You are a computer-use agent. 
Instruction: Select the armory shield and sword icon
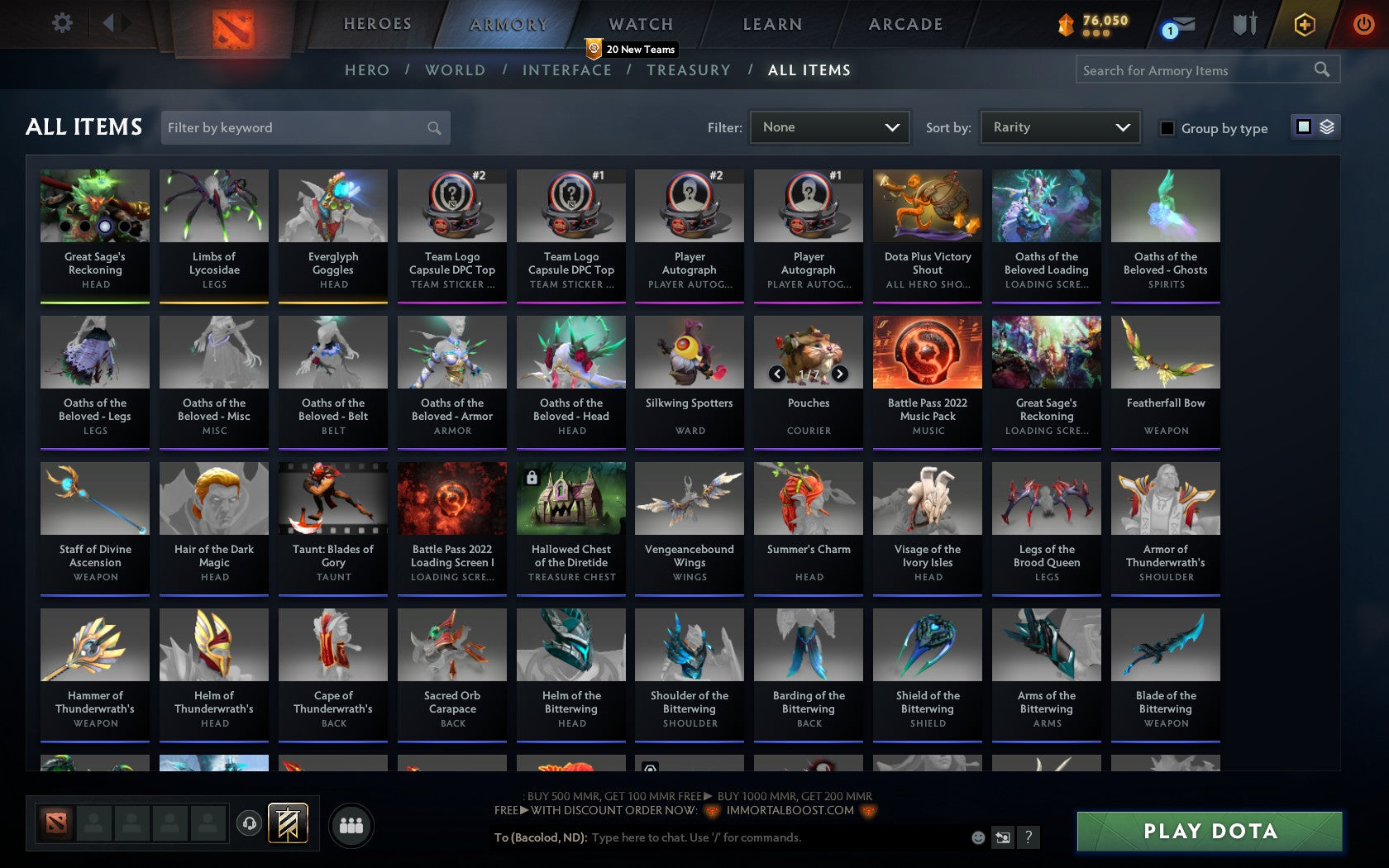pyautogui.click(x=1243, y=25)
